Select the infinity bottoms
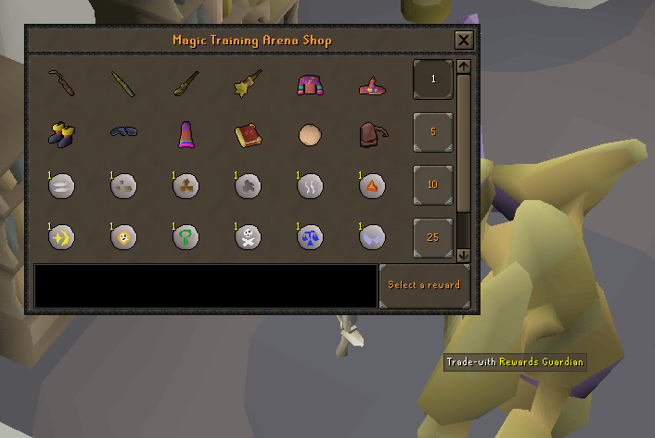The image size is (655, 438). (186, 133)
